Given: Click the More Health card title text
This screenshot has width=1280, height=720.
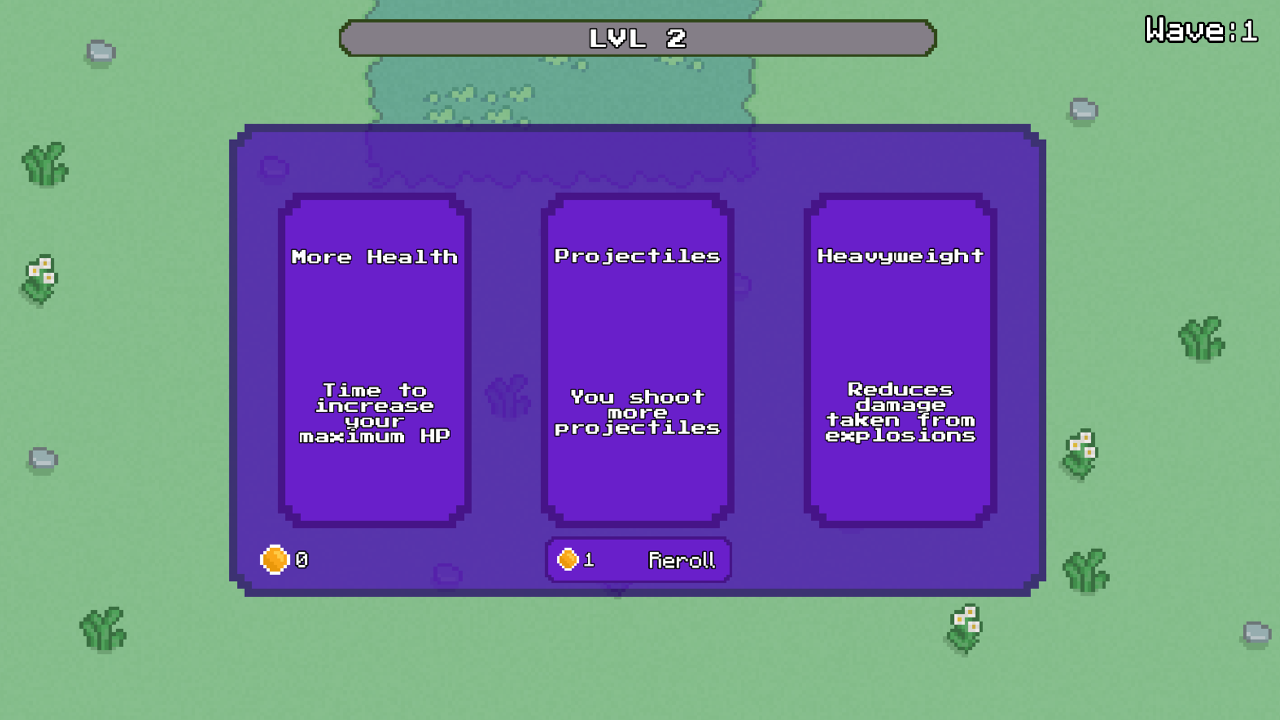Looking at the screenshot, I should [x=374, y=256].
